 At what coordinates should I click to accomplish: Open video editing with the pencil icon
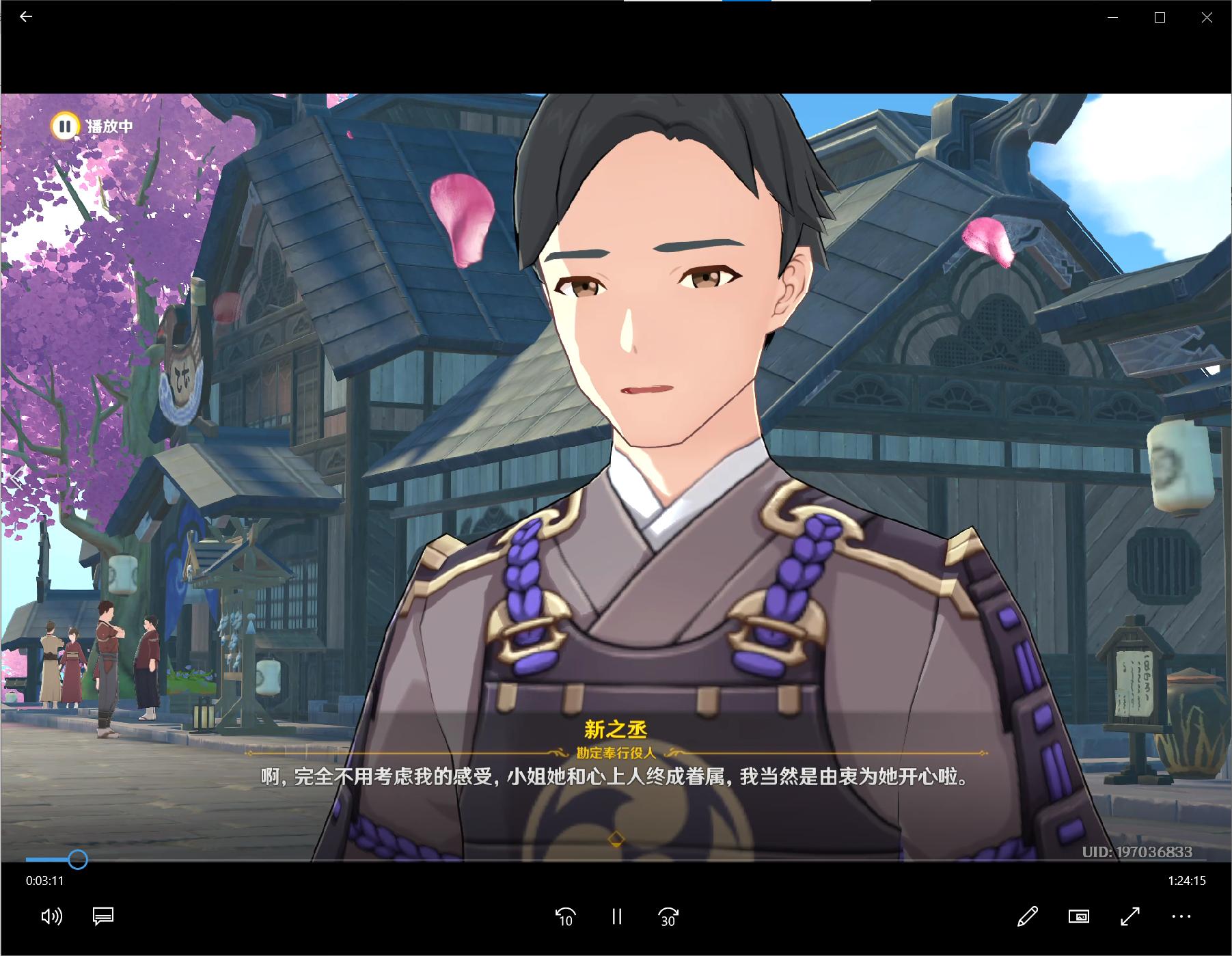click(x=1029, y=916)
